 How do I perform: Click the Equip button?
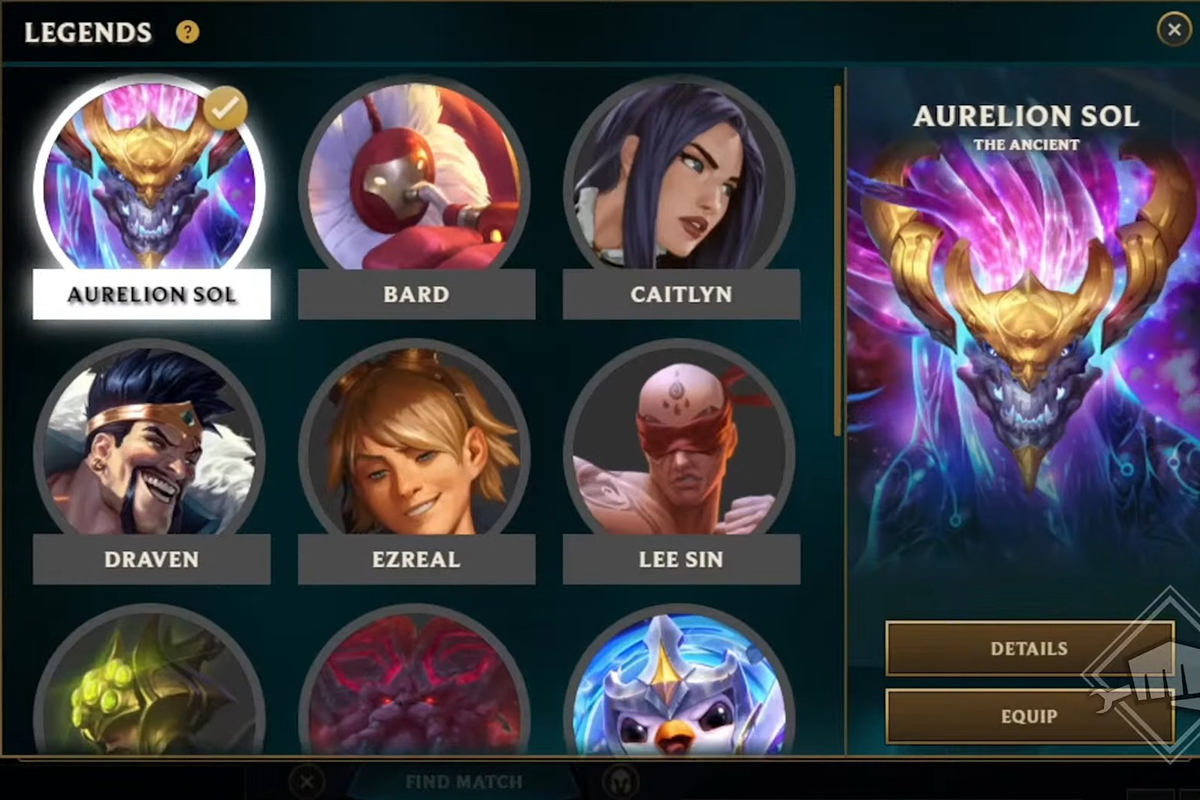pyautogui.click(x=1029, y=716)
